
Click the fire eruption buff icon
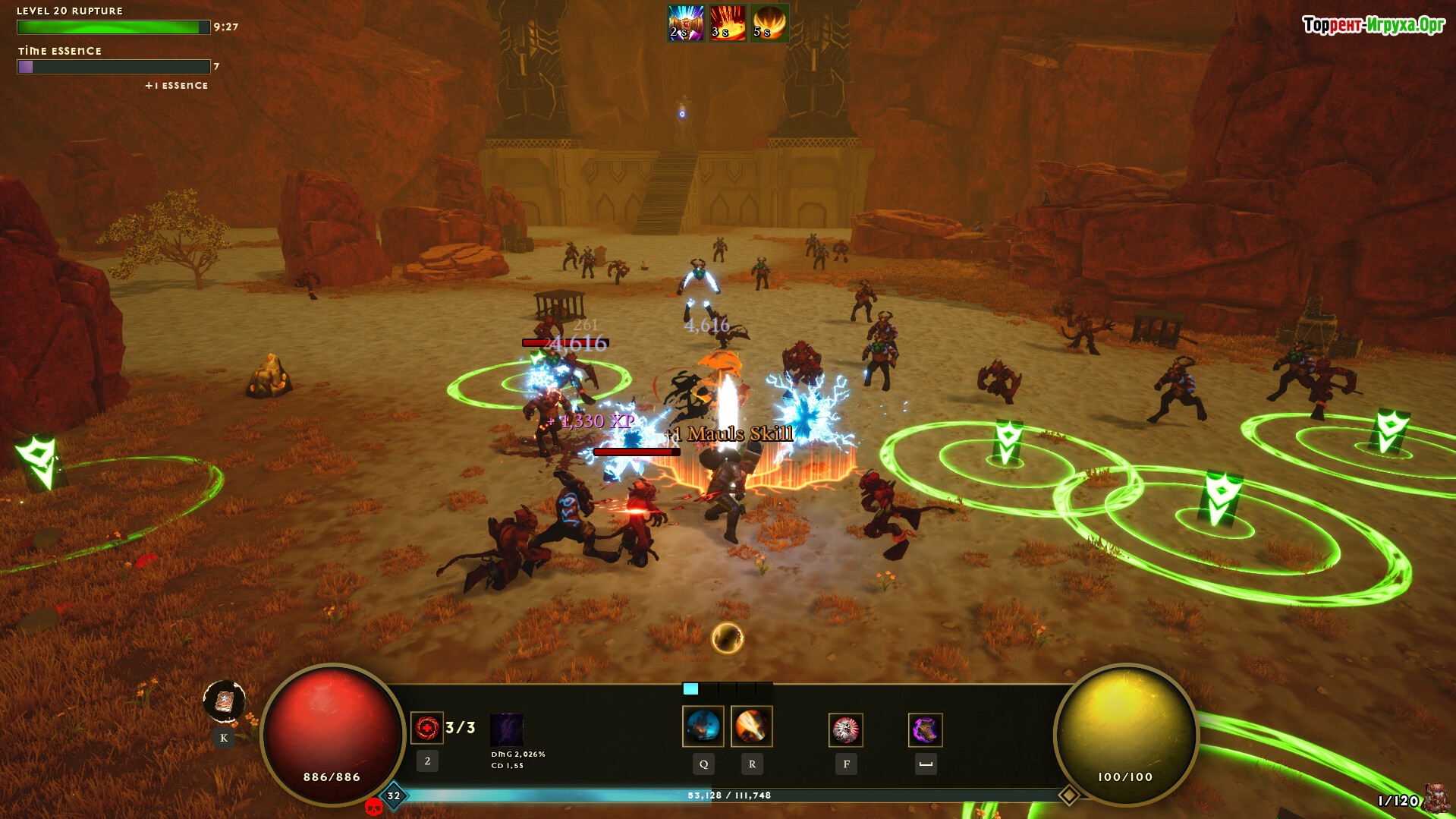point(727,23)
